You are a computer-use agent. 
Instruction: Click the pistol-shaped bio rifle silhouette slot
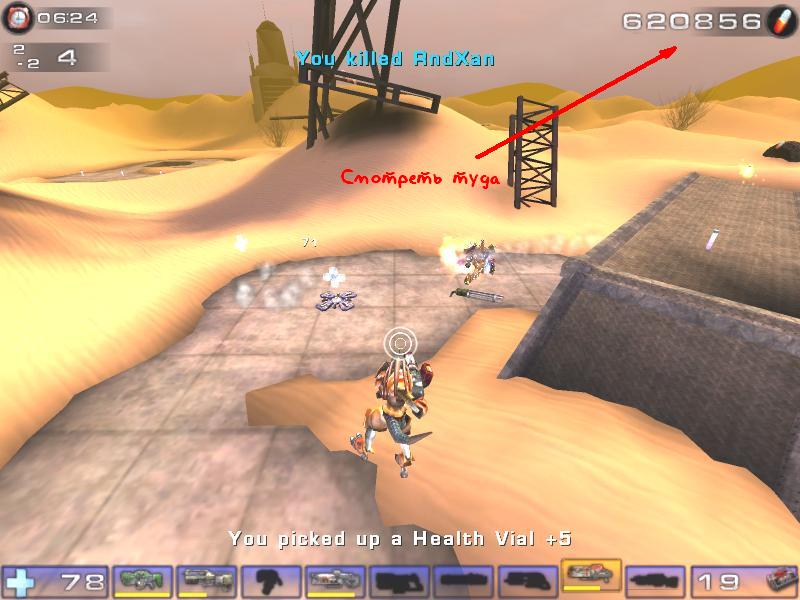click(x=272, y=578)
